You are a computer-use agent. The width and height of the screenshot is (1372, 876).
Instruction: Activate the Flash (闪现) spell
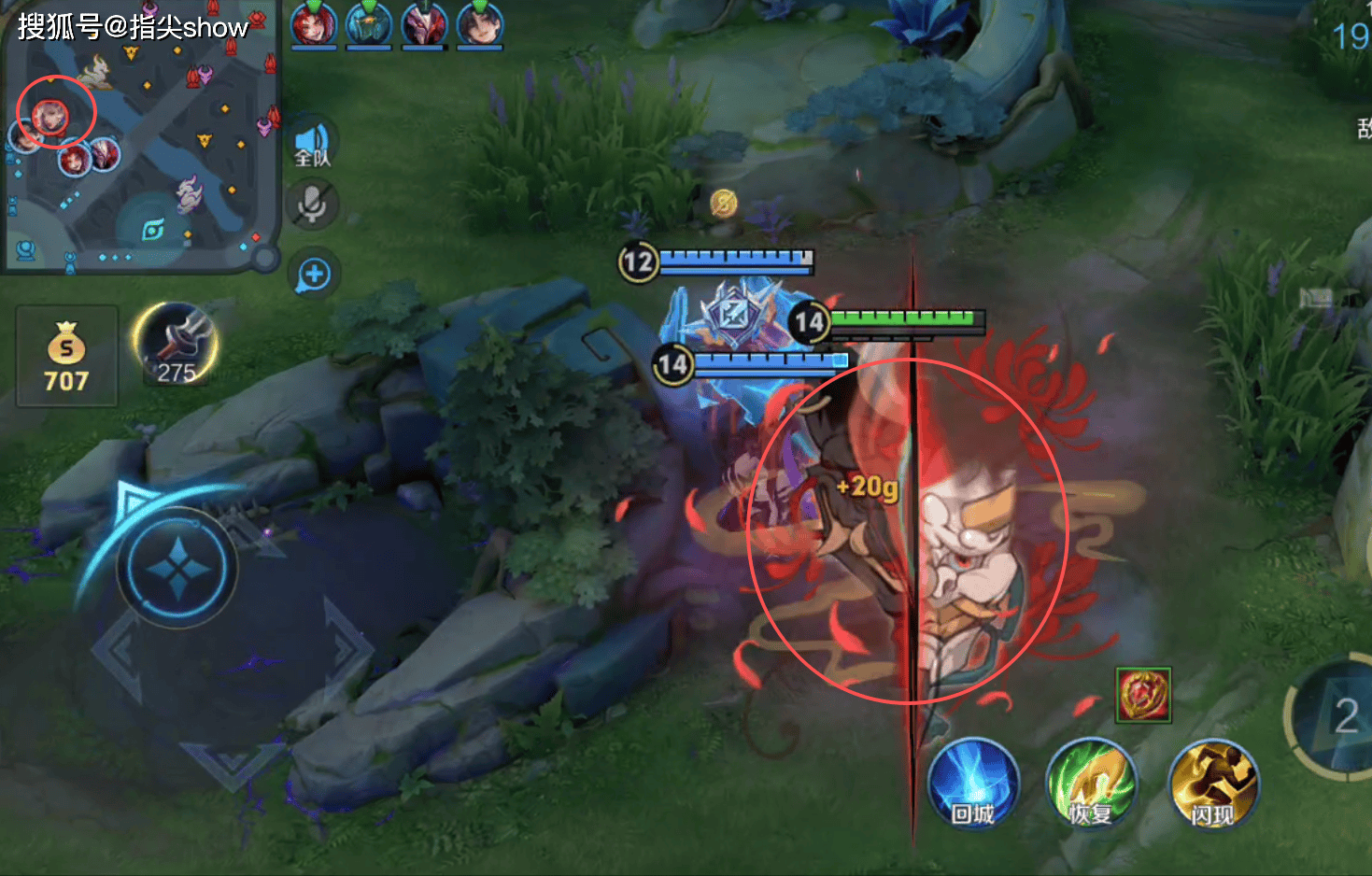pos(1211,784)
